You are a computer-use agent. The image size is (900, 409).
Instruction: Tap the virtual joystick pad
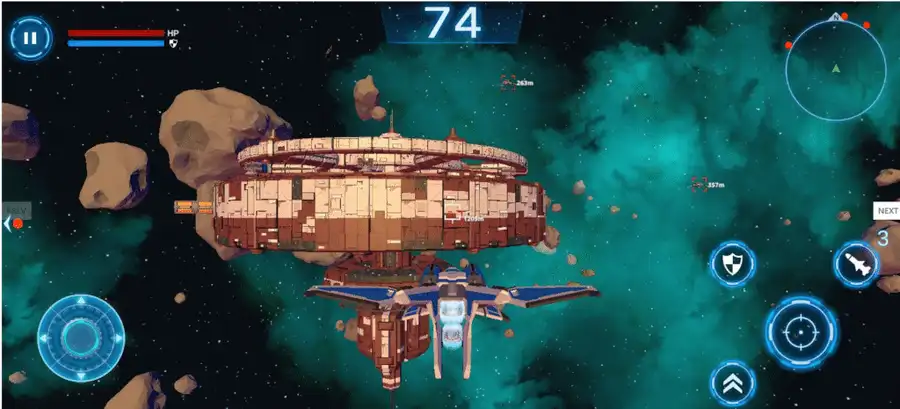81,337
